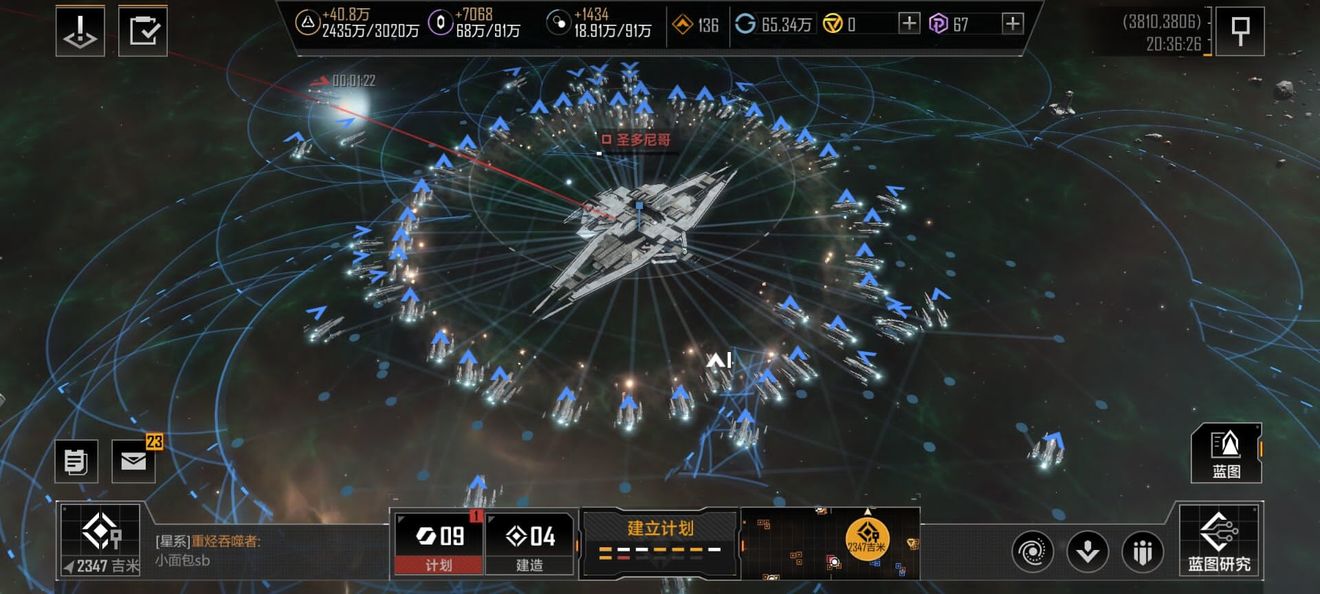Add more purple P currency
Image resolution: width=1320 pixels, height=594 pixels.
(x=1013, y=24)
